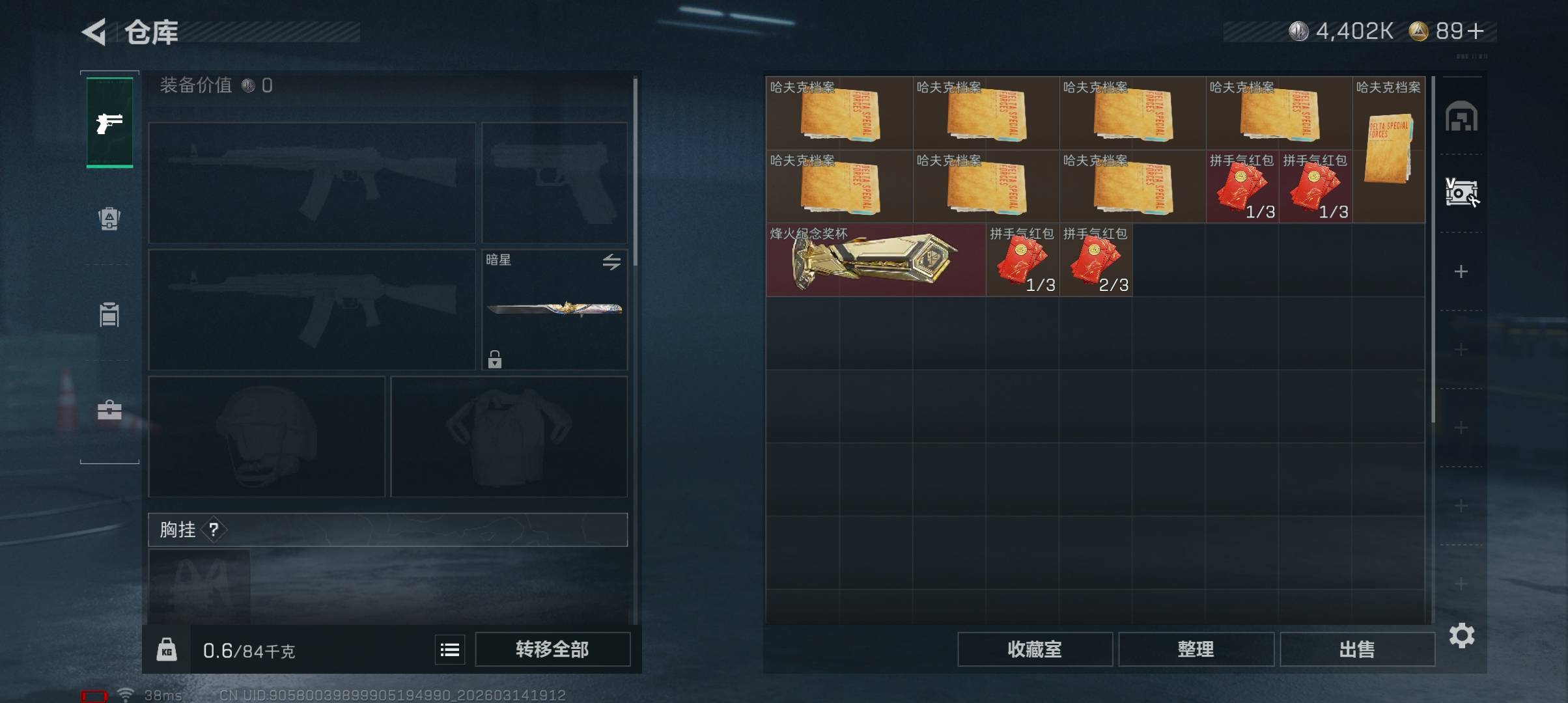Viewport: 1568px width, 703px height.
Task: Add currency with the plus button
Action: [1477, 31]
